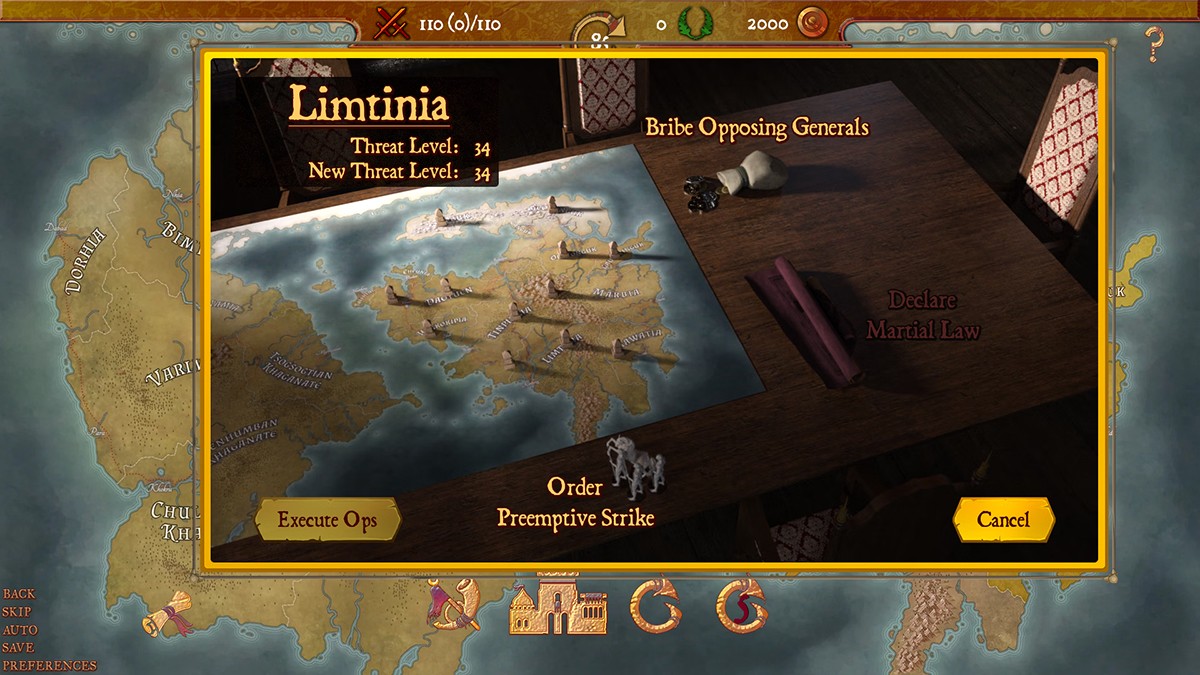Order a Preemptive Strike
The height and width of the screenshot is (675, 1200).
pyautogui.click(x=576, y=502)
